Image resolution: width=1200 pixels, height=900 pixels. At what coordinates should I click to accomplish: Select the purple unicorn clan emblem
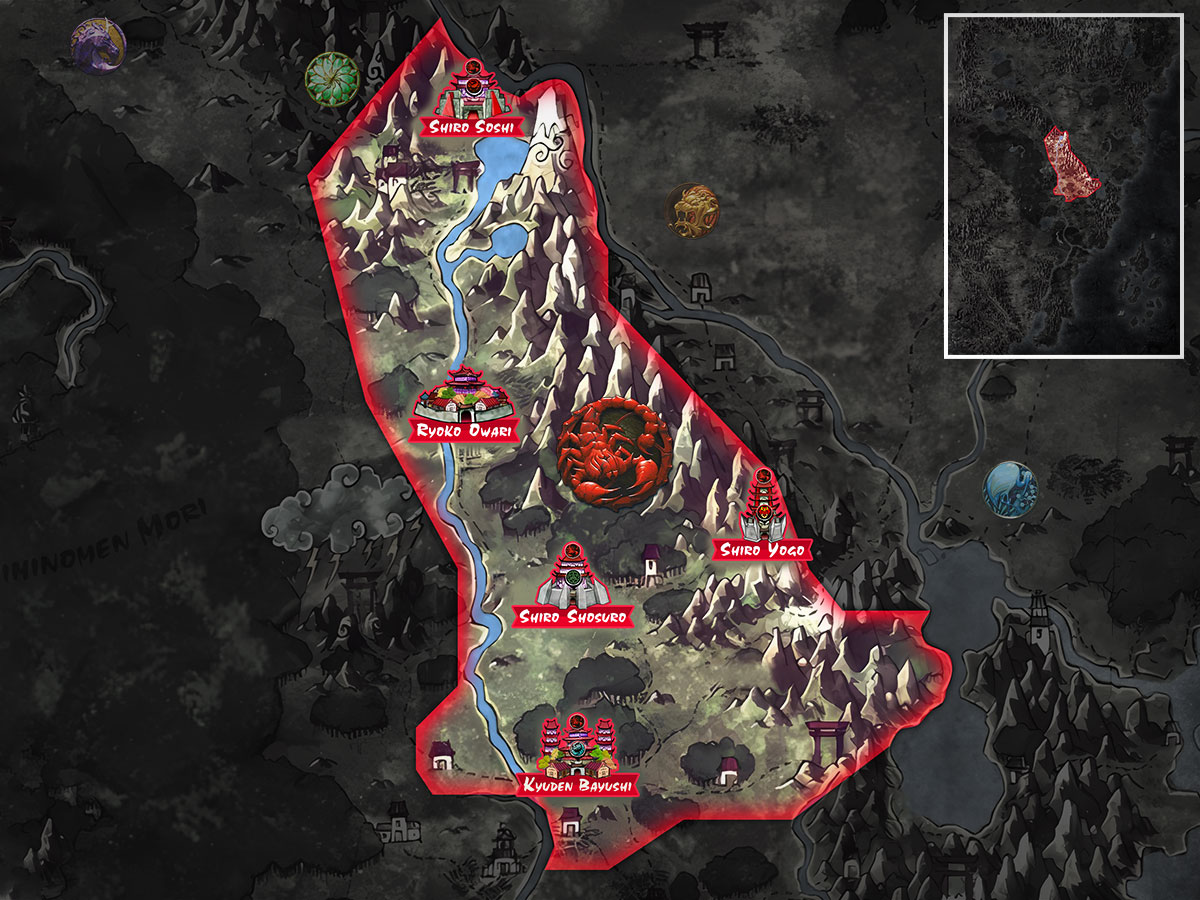coord(98,46)
